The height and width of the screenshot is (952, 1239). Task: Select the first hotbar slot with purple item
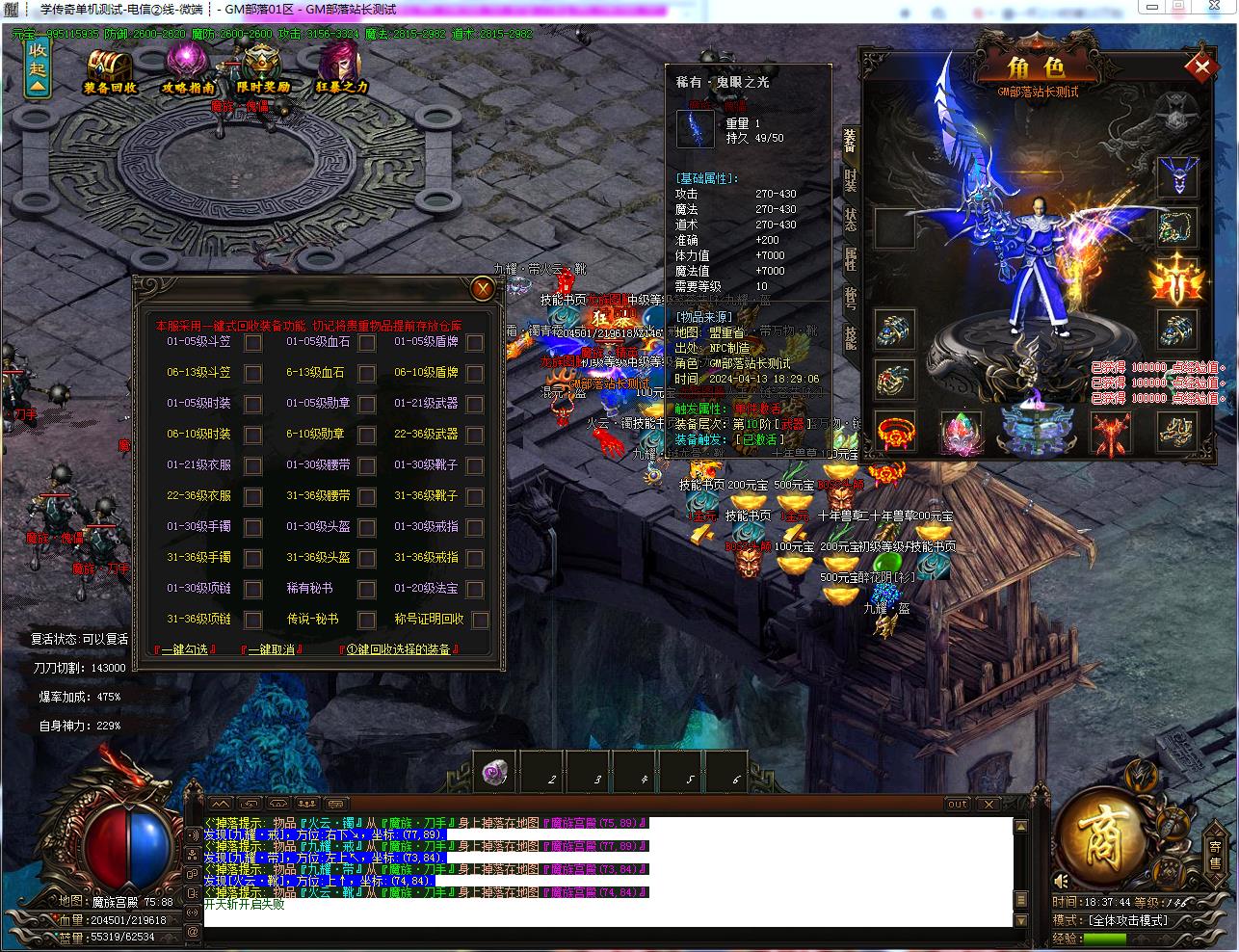tap(496, 773)
